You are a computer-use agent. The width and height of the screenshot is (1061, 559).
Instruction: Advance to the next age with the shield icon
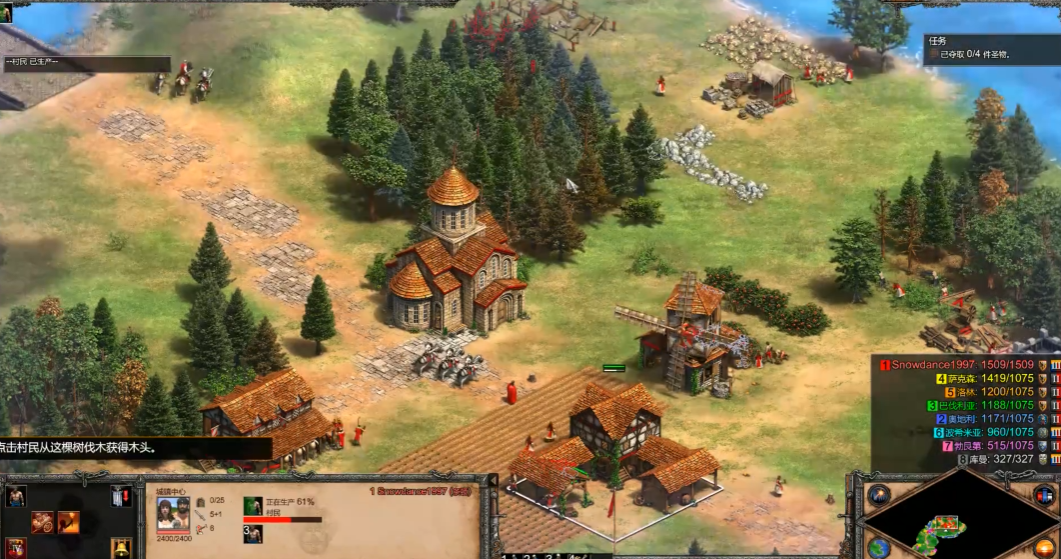click(16, 547)
